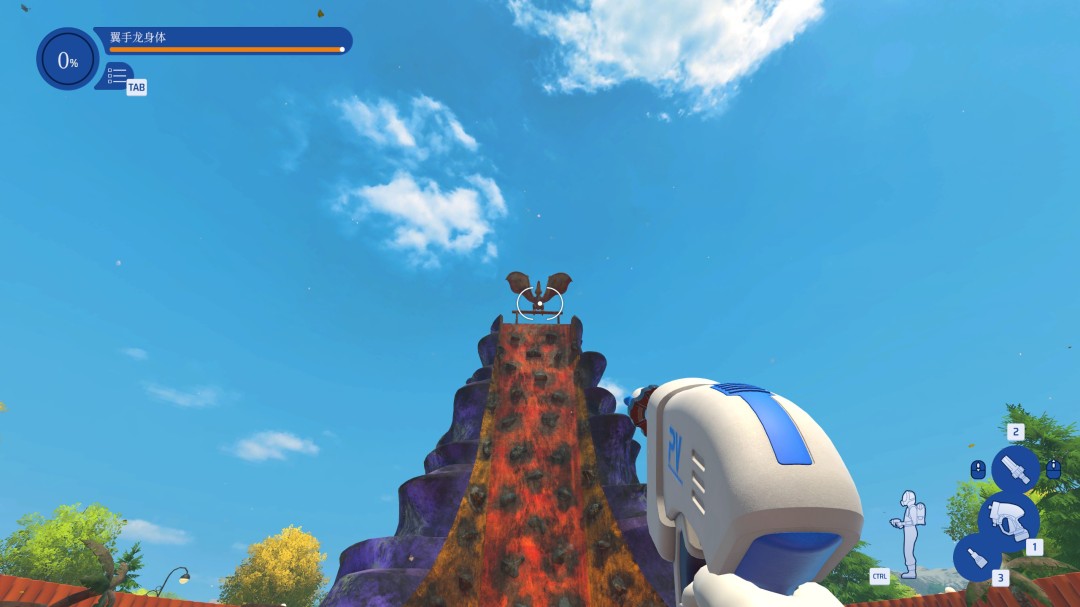Toggle the standing character stance icon
Screen dimensions: 1080x607
pyautogui.click(x=909, y=532)
